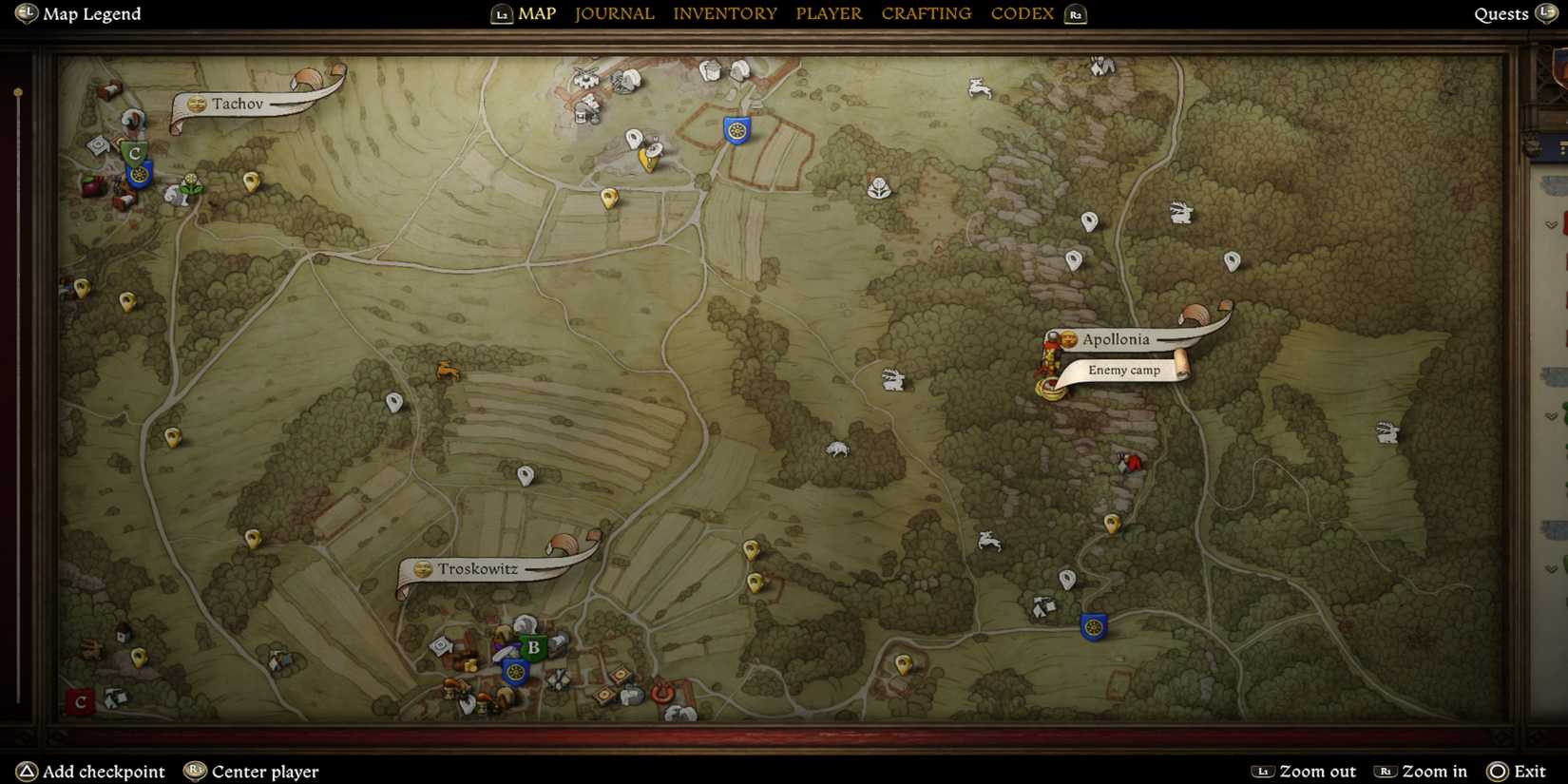This screenshot has width=1568, height=784.
Task: Click Center player at the bottom of the screen
Action: tap(251, 771)
